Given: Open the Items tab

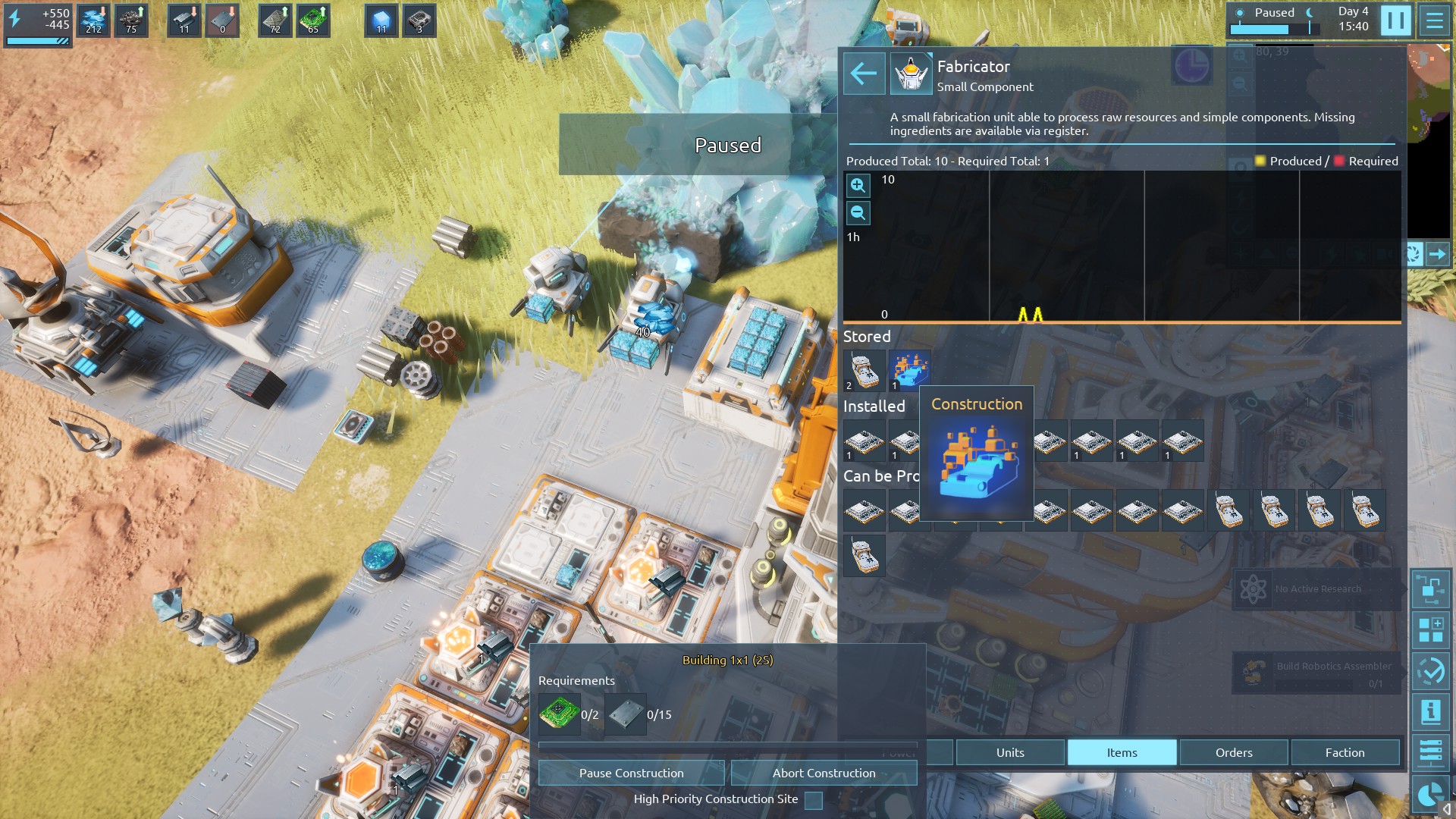Looking at the screenshot, I should point(1122,752).
